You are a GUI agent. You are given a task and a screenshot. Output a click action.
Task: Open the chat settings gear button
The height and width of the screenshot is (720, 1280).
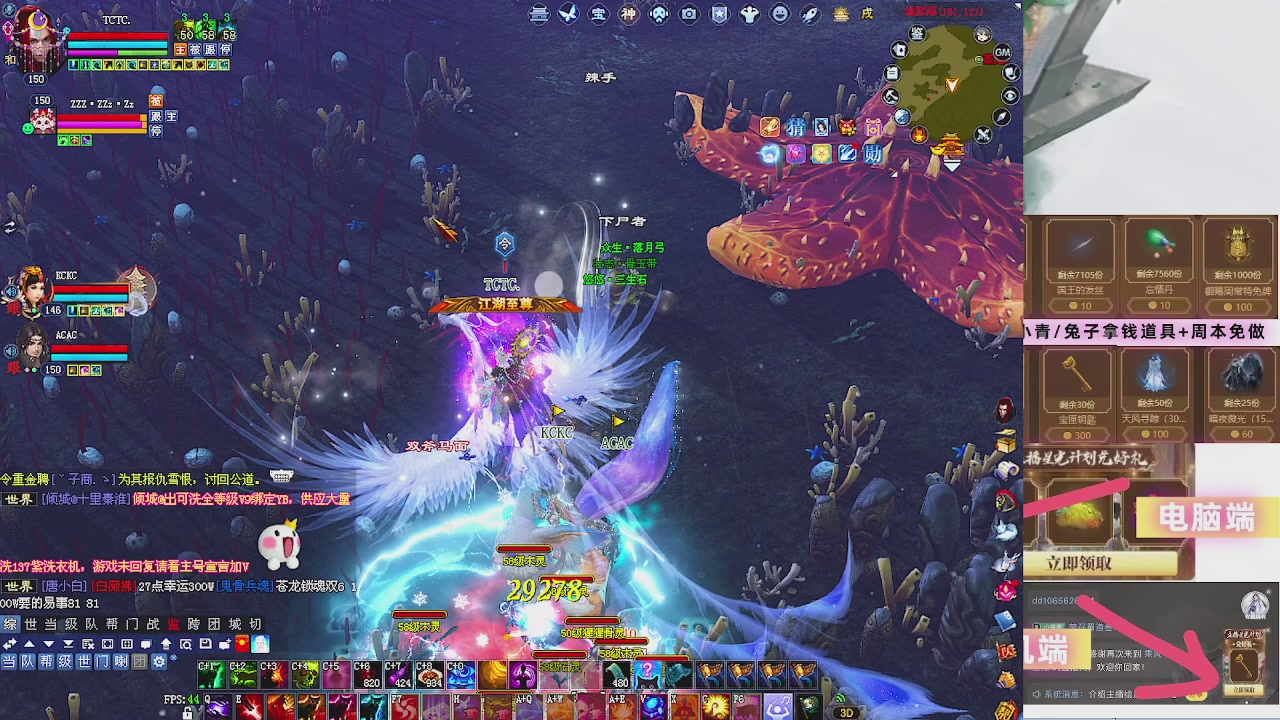[158, 662]
